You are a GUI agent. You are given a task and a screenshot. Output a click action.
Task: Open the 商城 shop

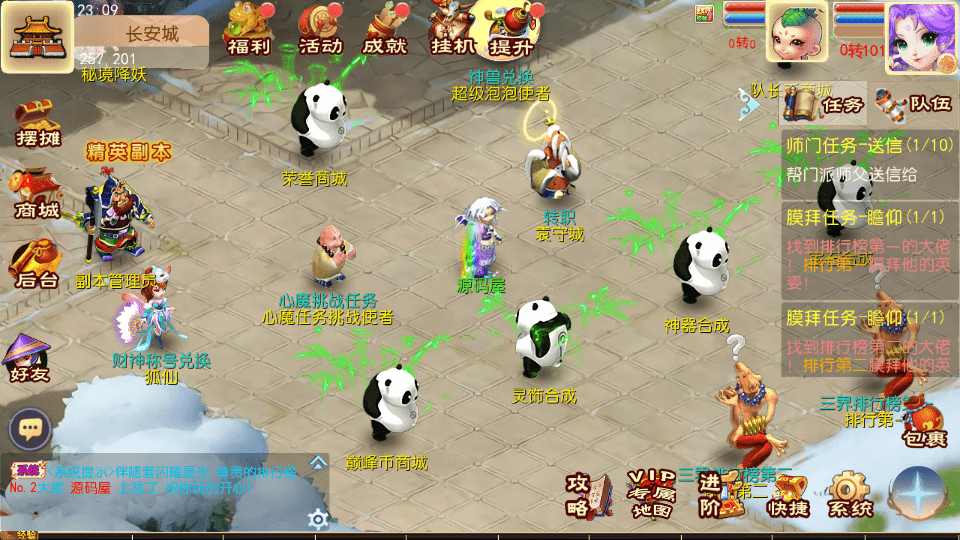[35, 196]
